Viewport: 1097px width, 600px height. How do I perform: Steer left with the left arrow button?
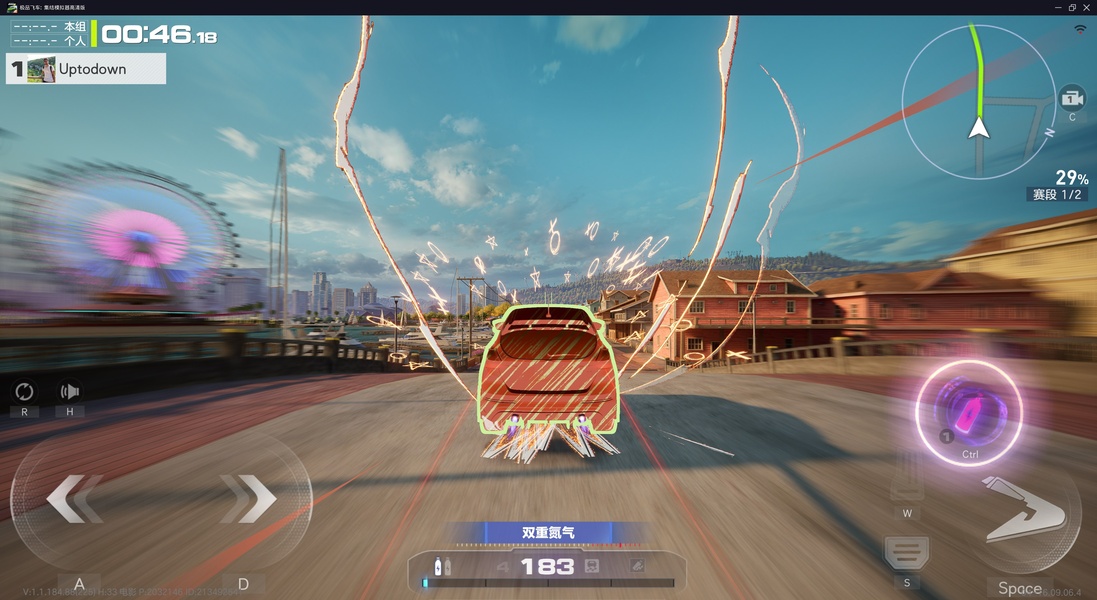coord(75,498)
